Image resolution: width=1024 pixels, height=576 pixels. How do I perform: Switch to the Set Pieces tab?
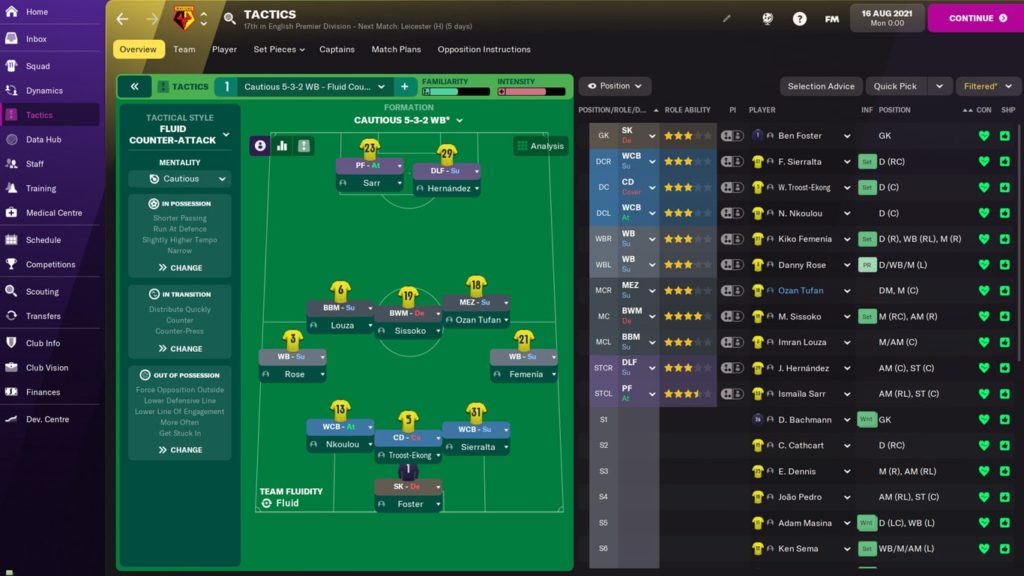coord(275,49)
